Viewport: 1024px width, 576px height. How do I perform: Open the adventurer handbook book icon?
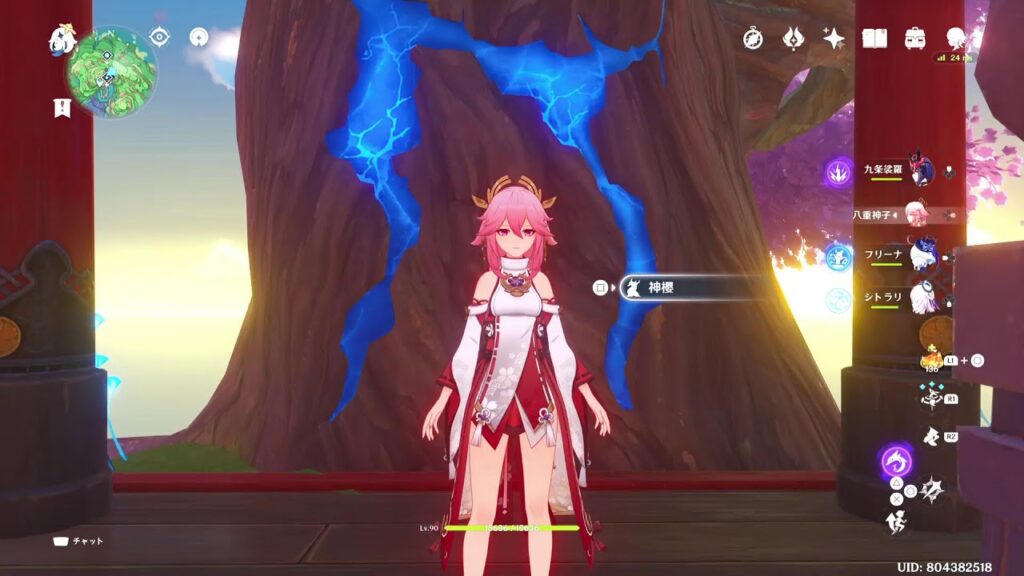point(875,38)
